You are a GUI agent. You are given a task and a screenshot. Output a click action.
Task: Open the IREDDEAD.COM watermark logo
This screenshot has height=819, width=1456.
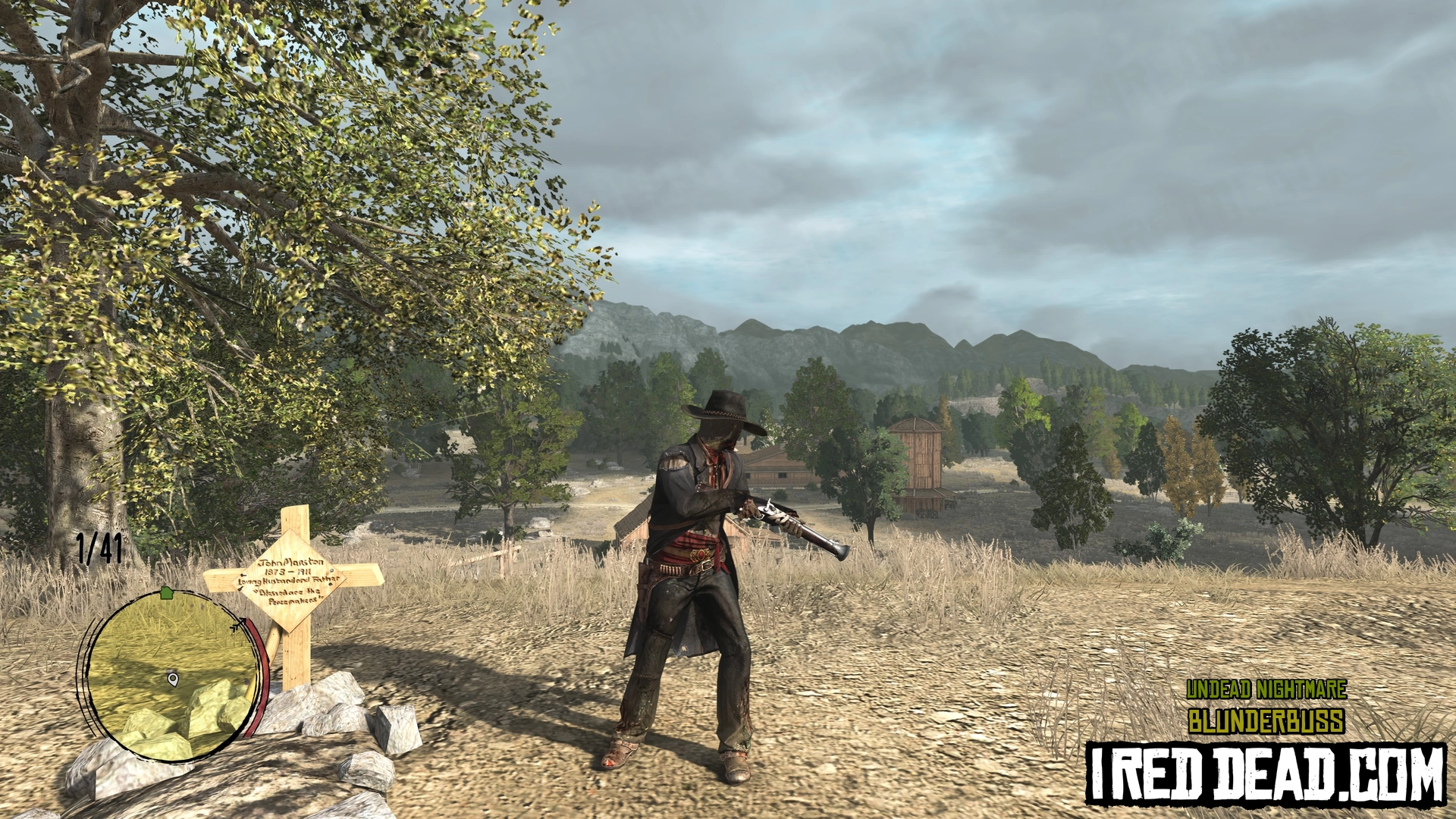1266,773
